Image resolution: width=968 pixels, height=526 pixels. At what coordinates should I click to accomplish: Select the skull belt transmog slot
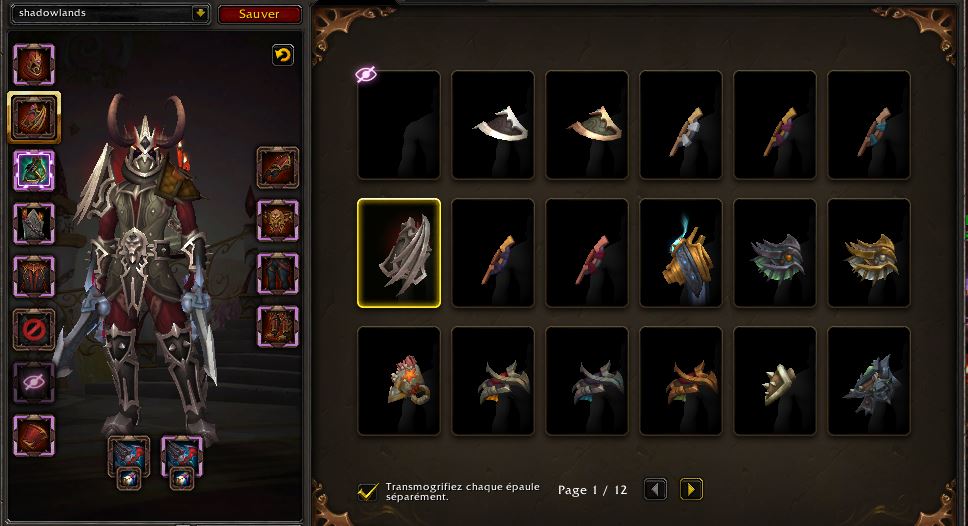[278, 220]
